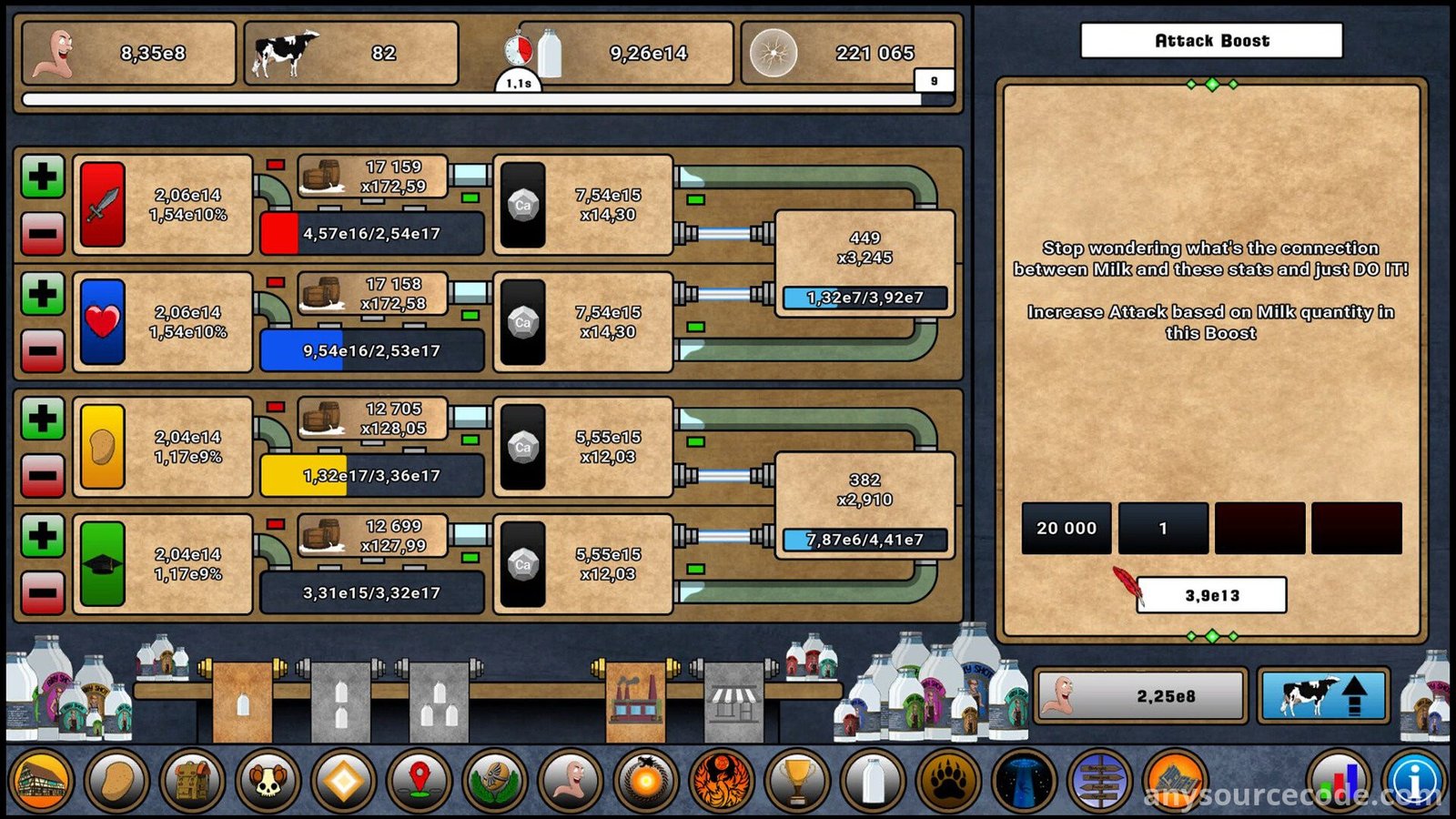The height and width of the screenshot is (819, 1456).
Task: Show the bar chart statistics icon
Action: [x=1338, y=781]
